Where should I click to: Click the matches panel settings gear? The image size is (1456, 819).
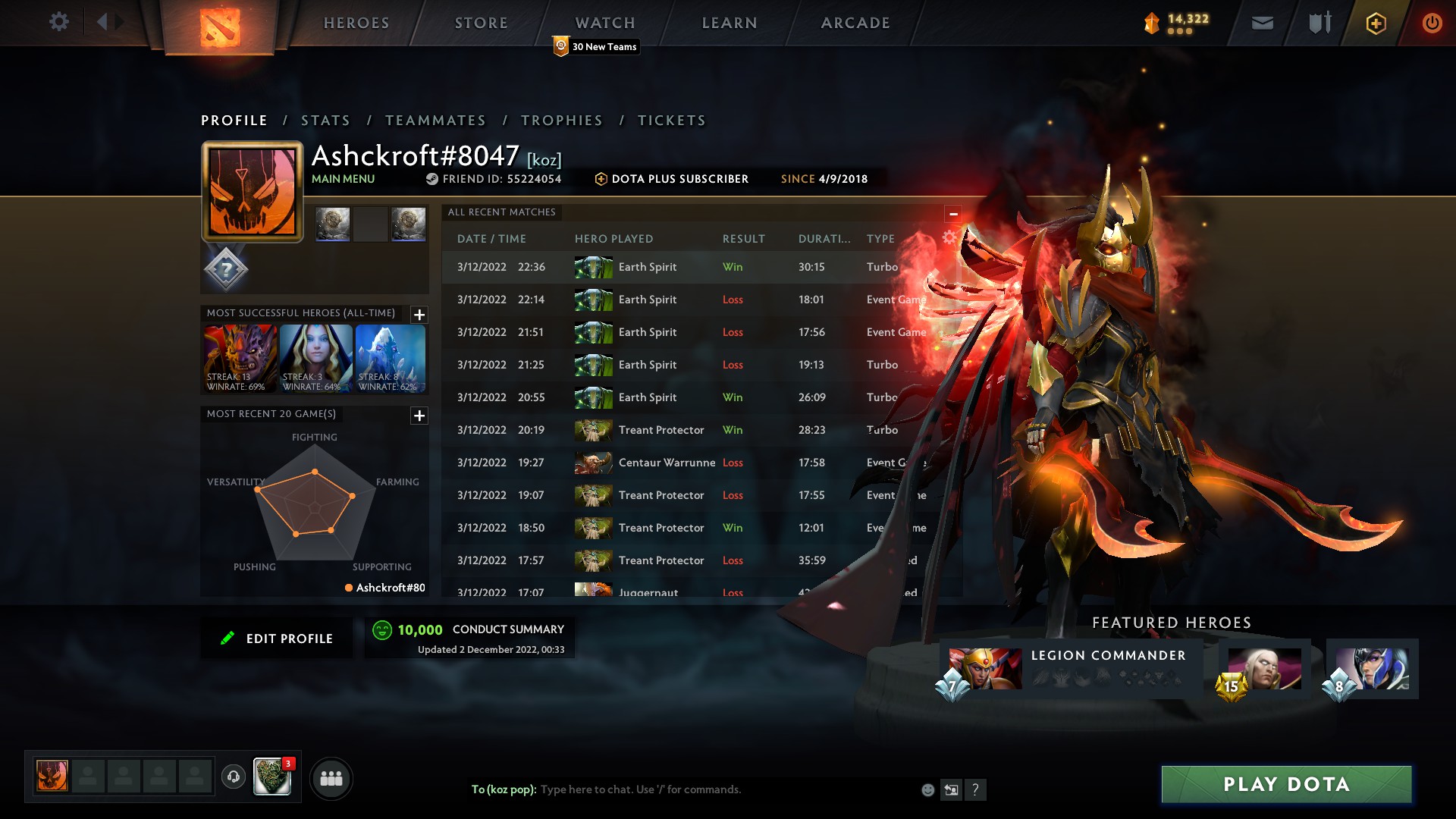(949, 237)
